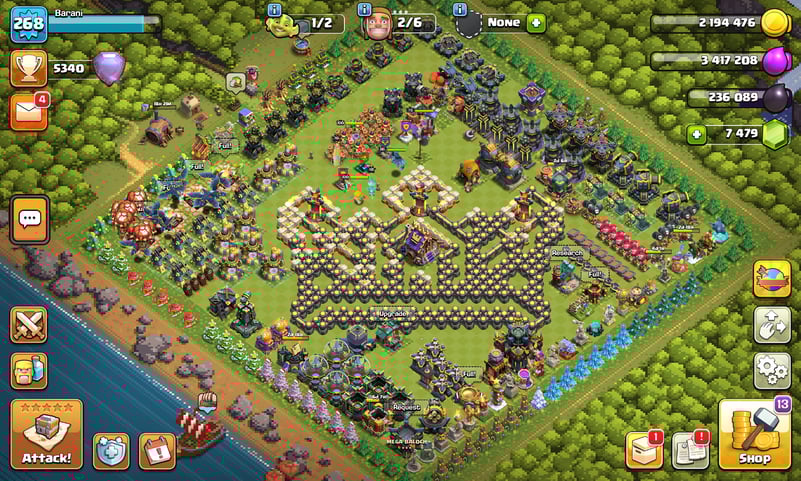Open the Shop
Image resolution: width=801 pixels, height=481 pixels.
click(x=754, y=434)
